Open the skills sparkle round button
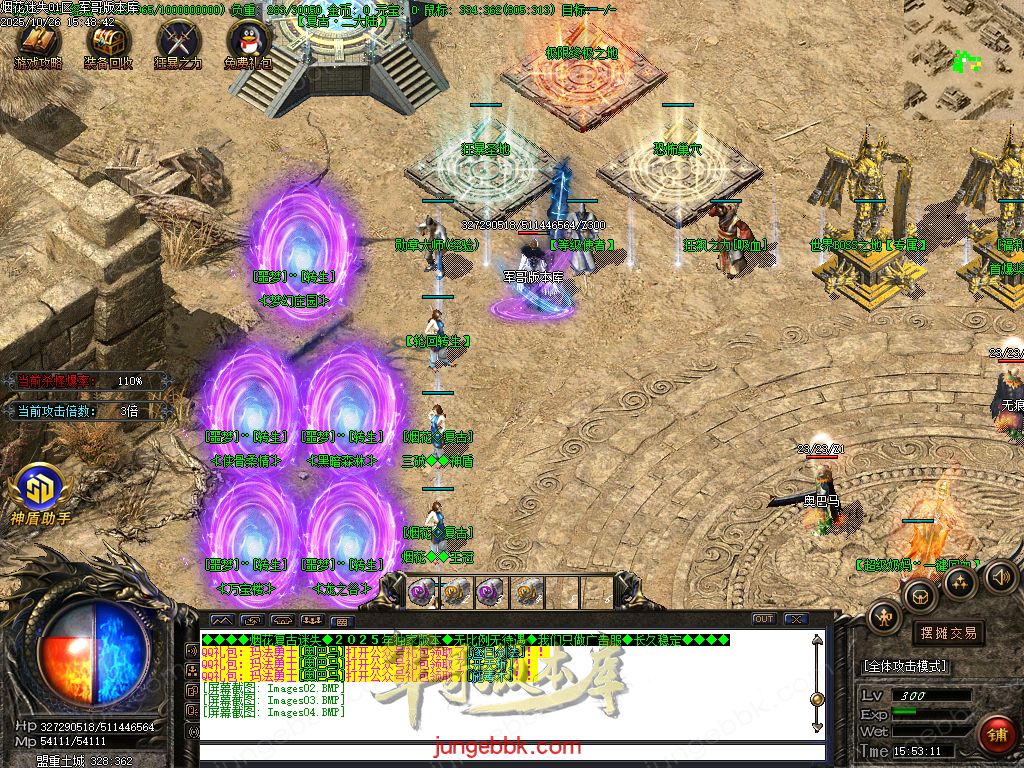Screen dimensions: 1024x768 [x=961, y=583]
